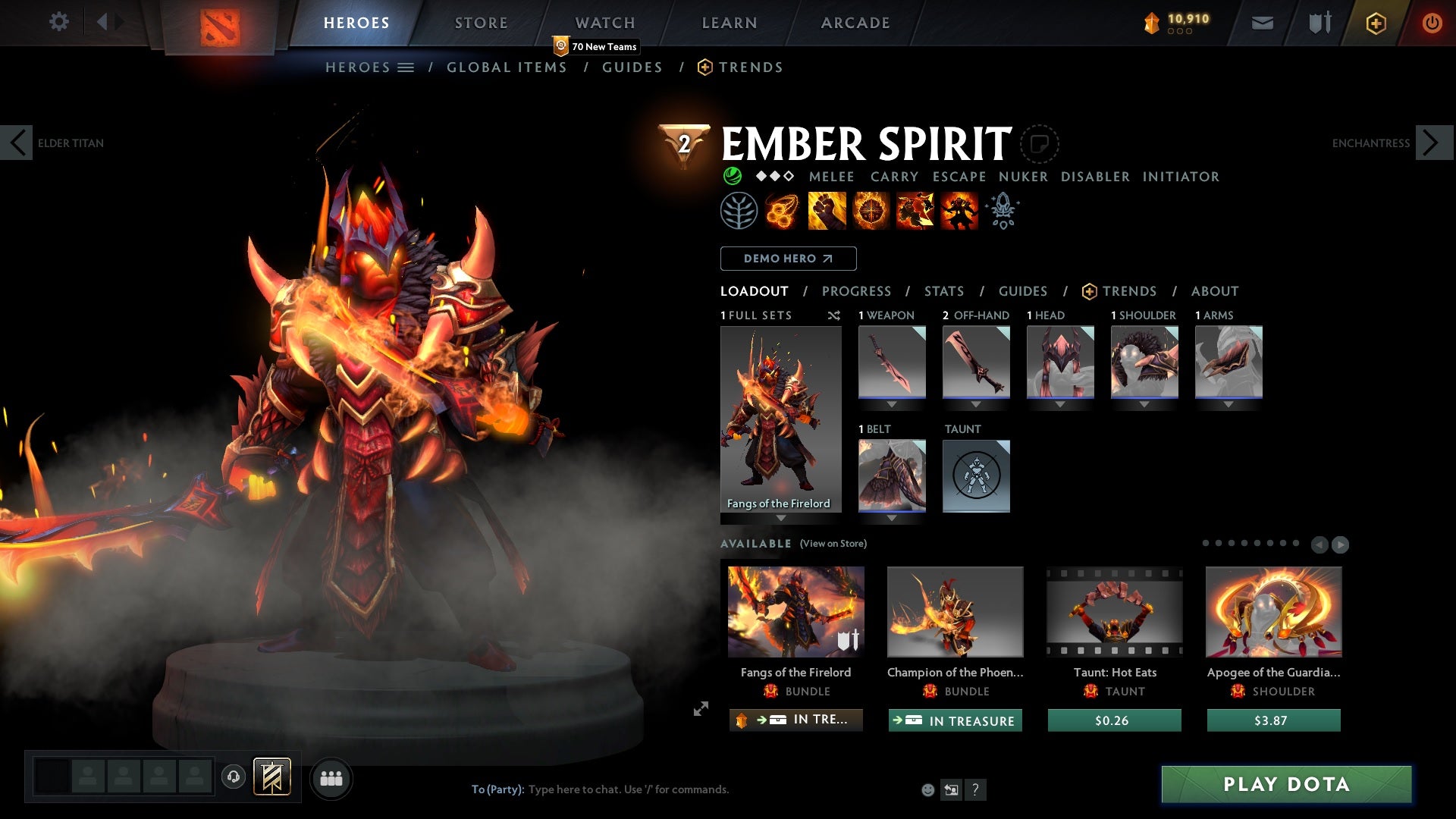Open Dota Plus via the gold hexagon icon
The width and height of the screenshot is (1456, 819).
pyautogui.click(x=1375, y=23)
